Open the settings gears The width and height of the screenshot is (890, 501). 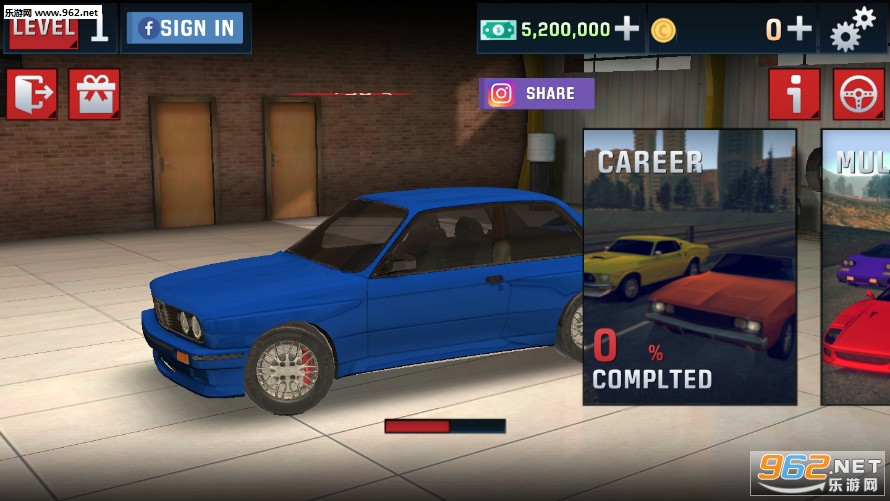(x=851, y=28)
